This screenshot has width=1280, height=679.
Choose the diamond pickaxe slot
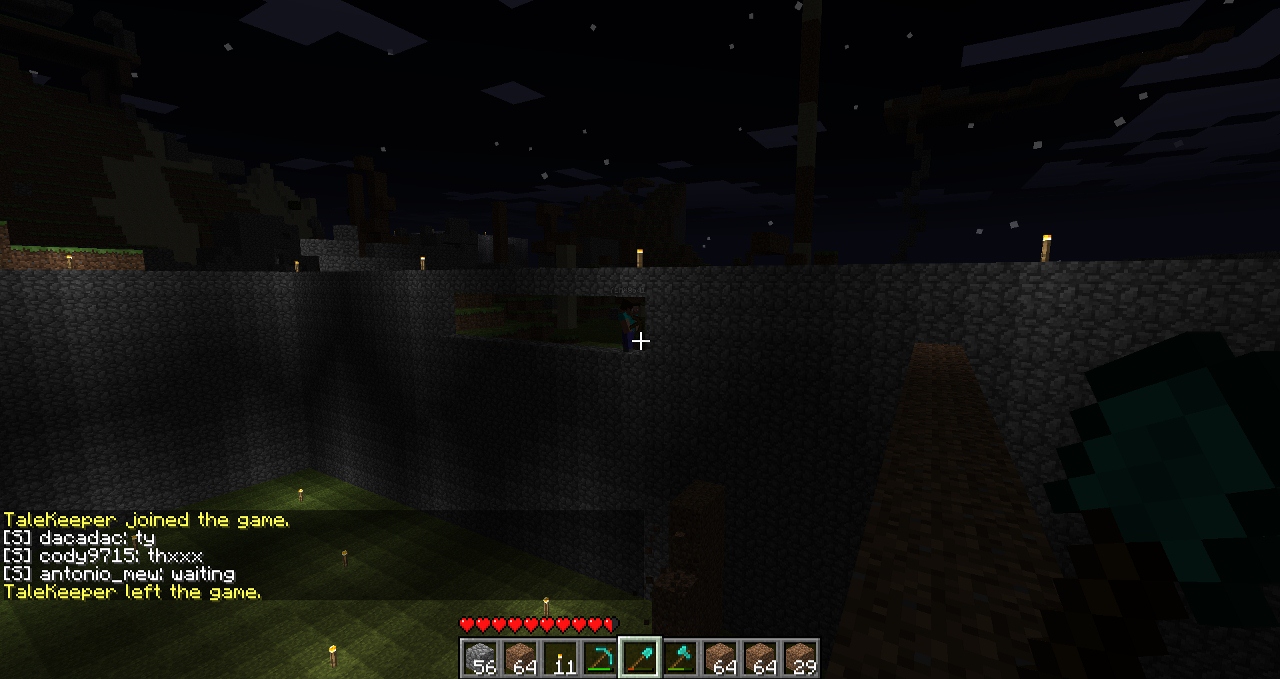coord(600,658)
